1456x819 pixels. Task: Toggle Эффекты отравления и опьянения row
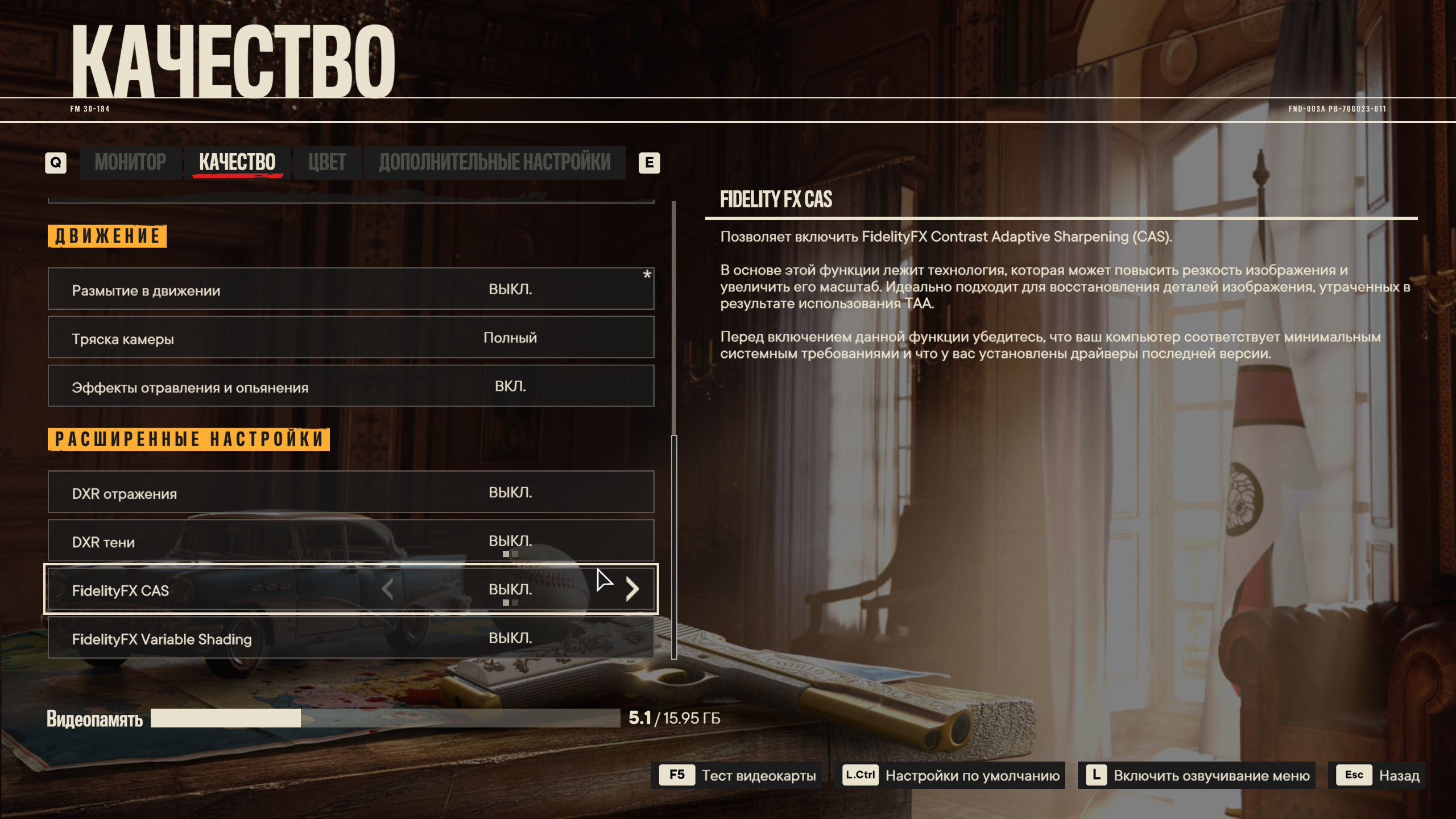351,386
